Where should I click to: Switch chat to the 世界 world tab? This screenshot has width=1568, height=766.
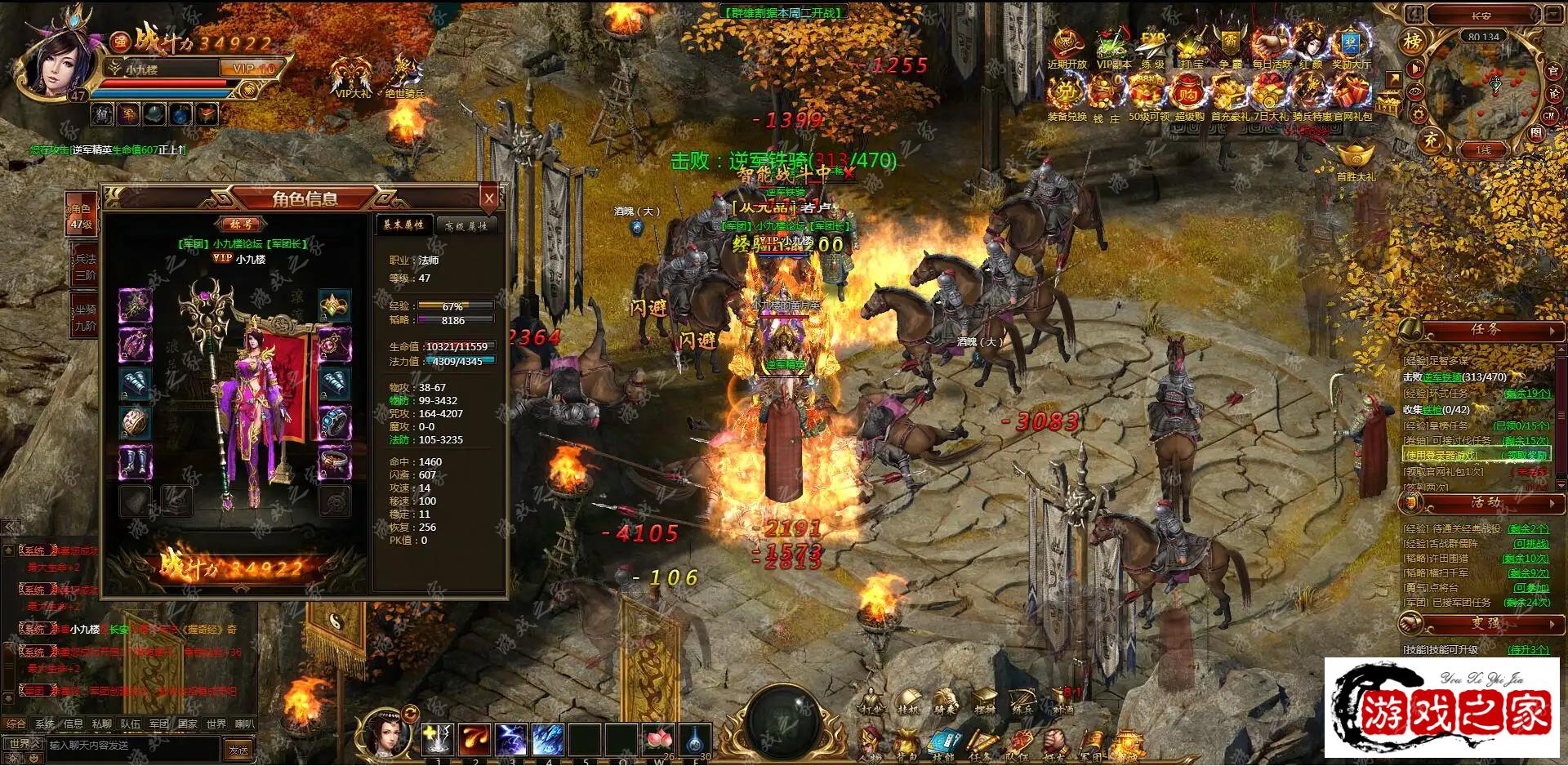[216, 724]
